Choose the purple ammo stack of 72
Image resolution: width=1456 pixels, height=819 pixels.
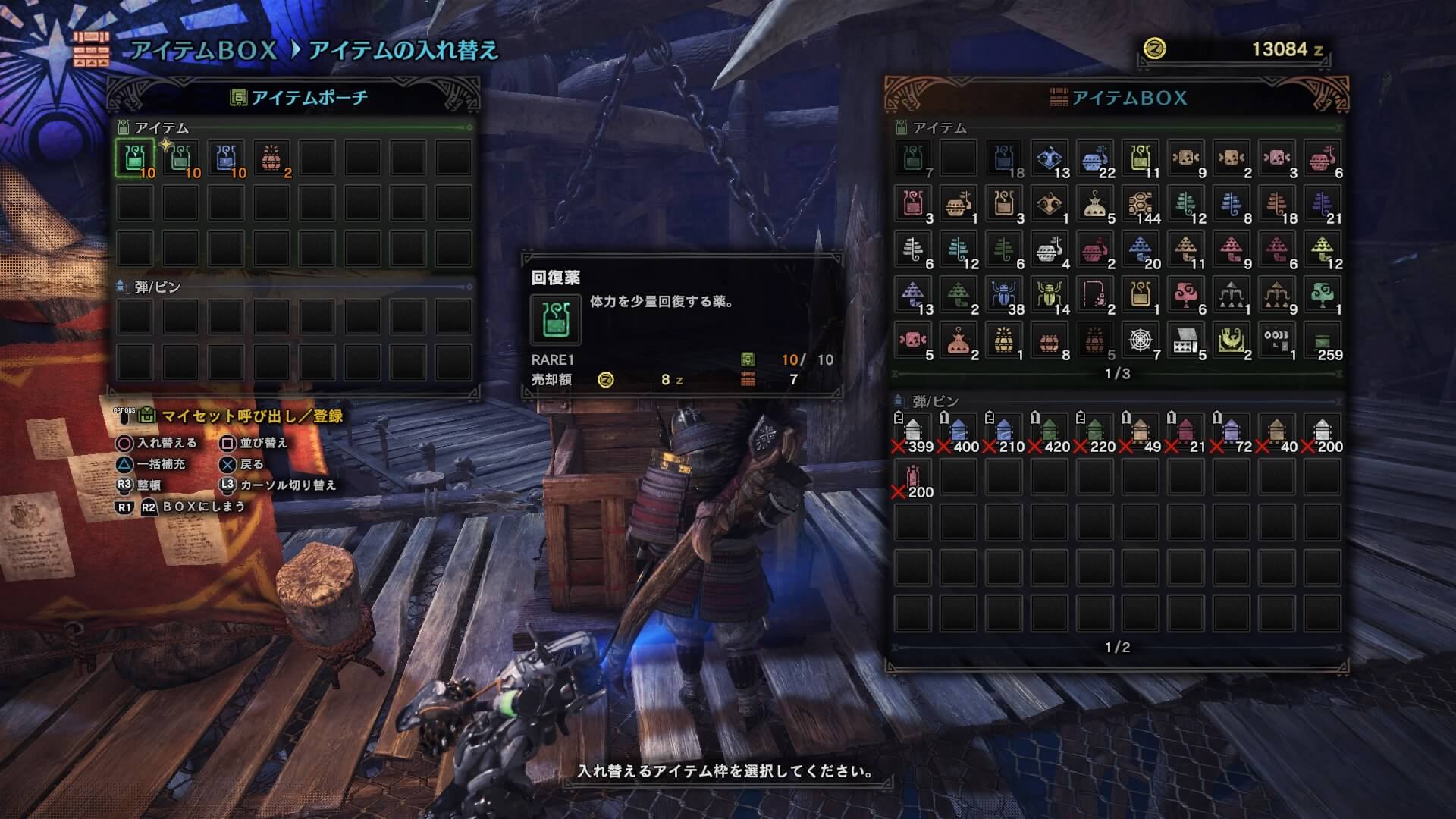click(x=1232, y=432)
